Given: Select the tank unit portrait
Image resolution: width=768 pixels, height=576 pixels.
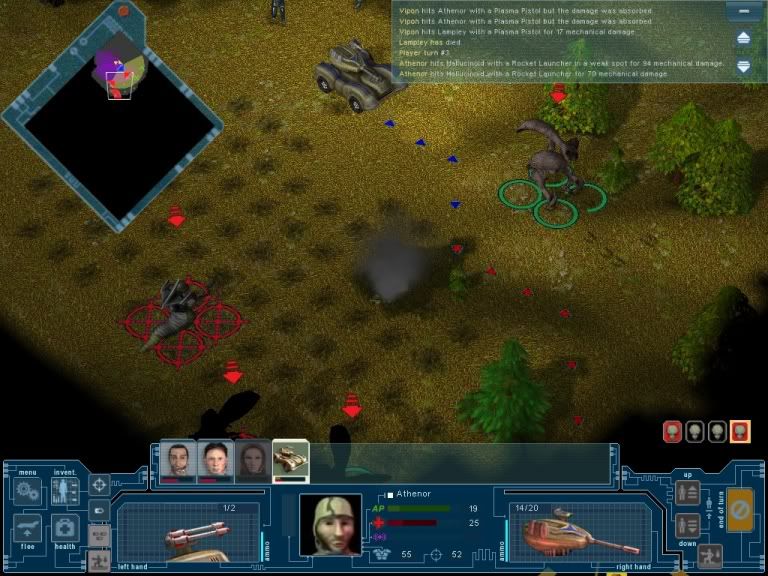Looking at the screenshot, I should tap(291, 459).
